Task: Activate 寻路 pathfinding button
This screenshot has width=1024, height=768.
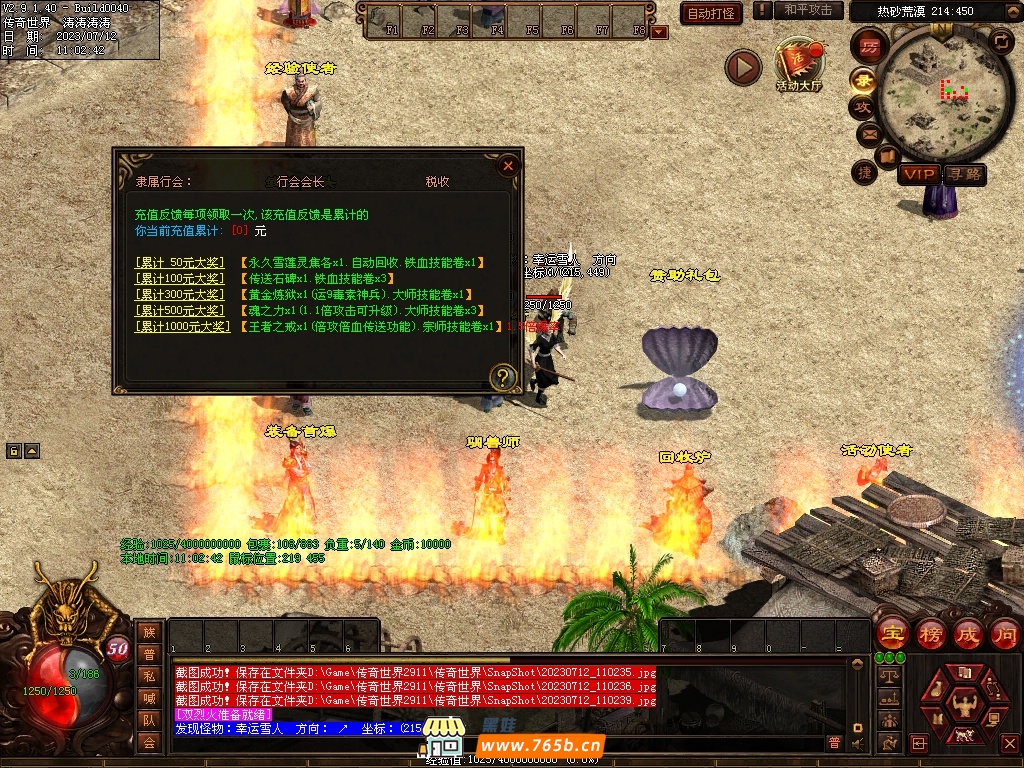Action: pyautogui.click(x=964, y=174)
